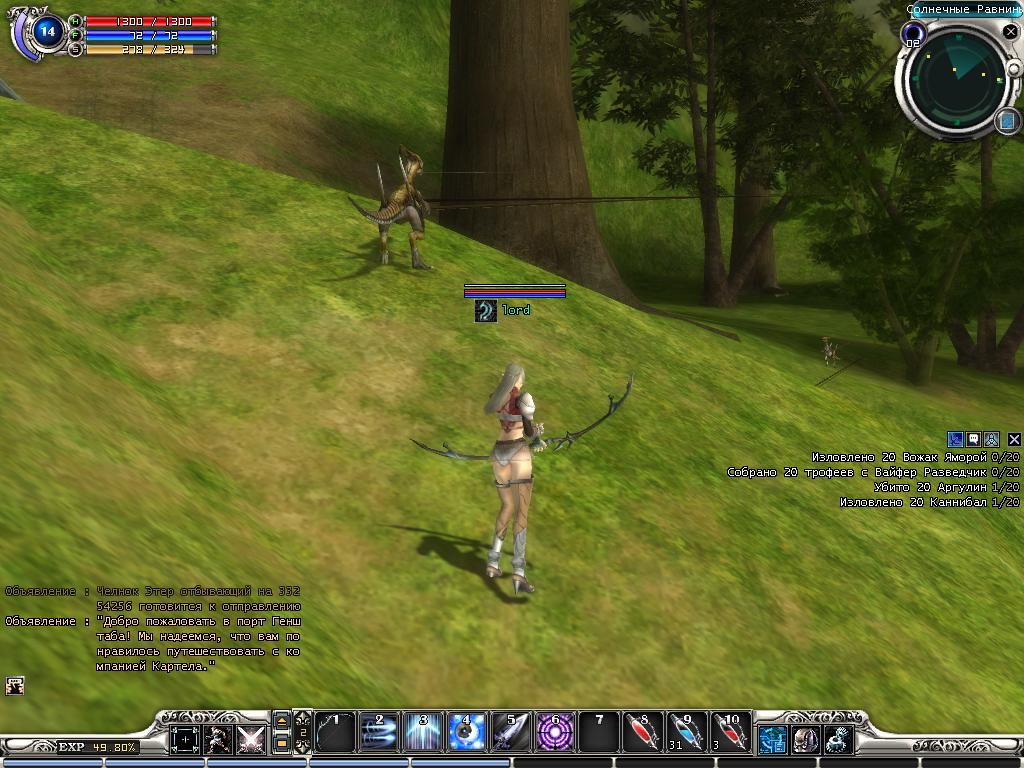Open the blue map page button beside the radar
The height and width of the screenshot is (768, 1024).
tap(1007, 121)
